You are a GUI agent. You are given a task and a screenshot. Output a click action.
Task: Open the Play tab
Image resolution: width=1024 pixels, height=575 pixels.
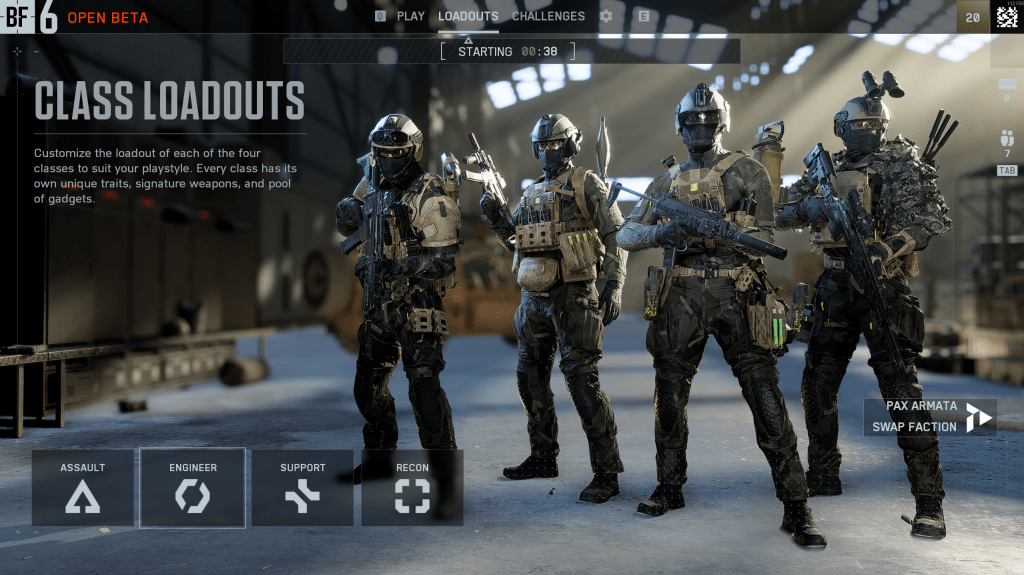pos(410,16)
